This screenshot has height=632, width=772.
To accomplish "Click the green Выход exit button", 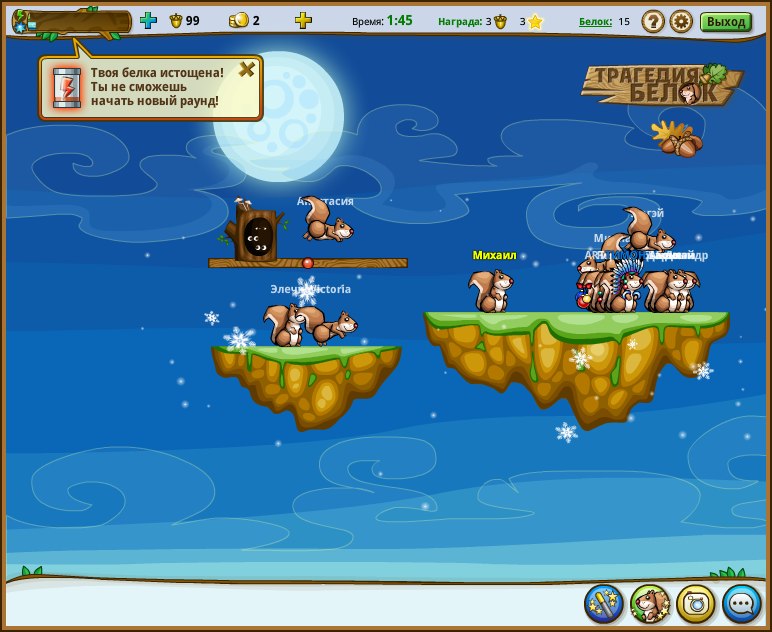I will pos(725,21).
